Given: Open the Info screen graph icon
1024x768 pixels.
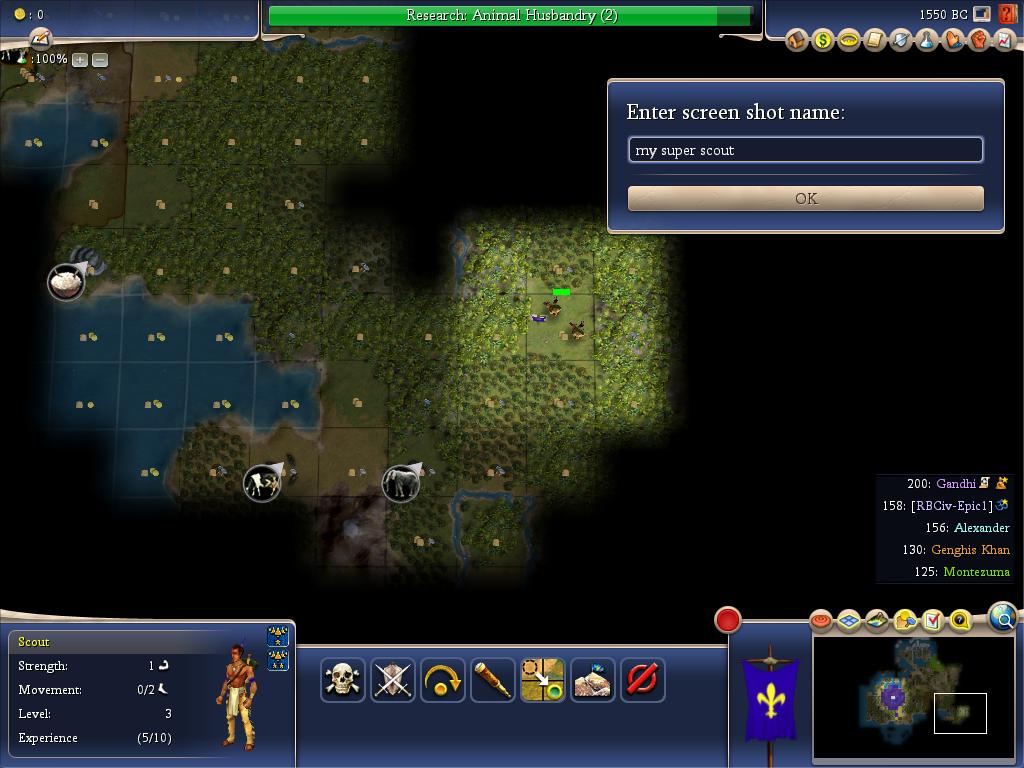Looking at the screenshot, I should pyautogui.click(x=1005, y=40).
